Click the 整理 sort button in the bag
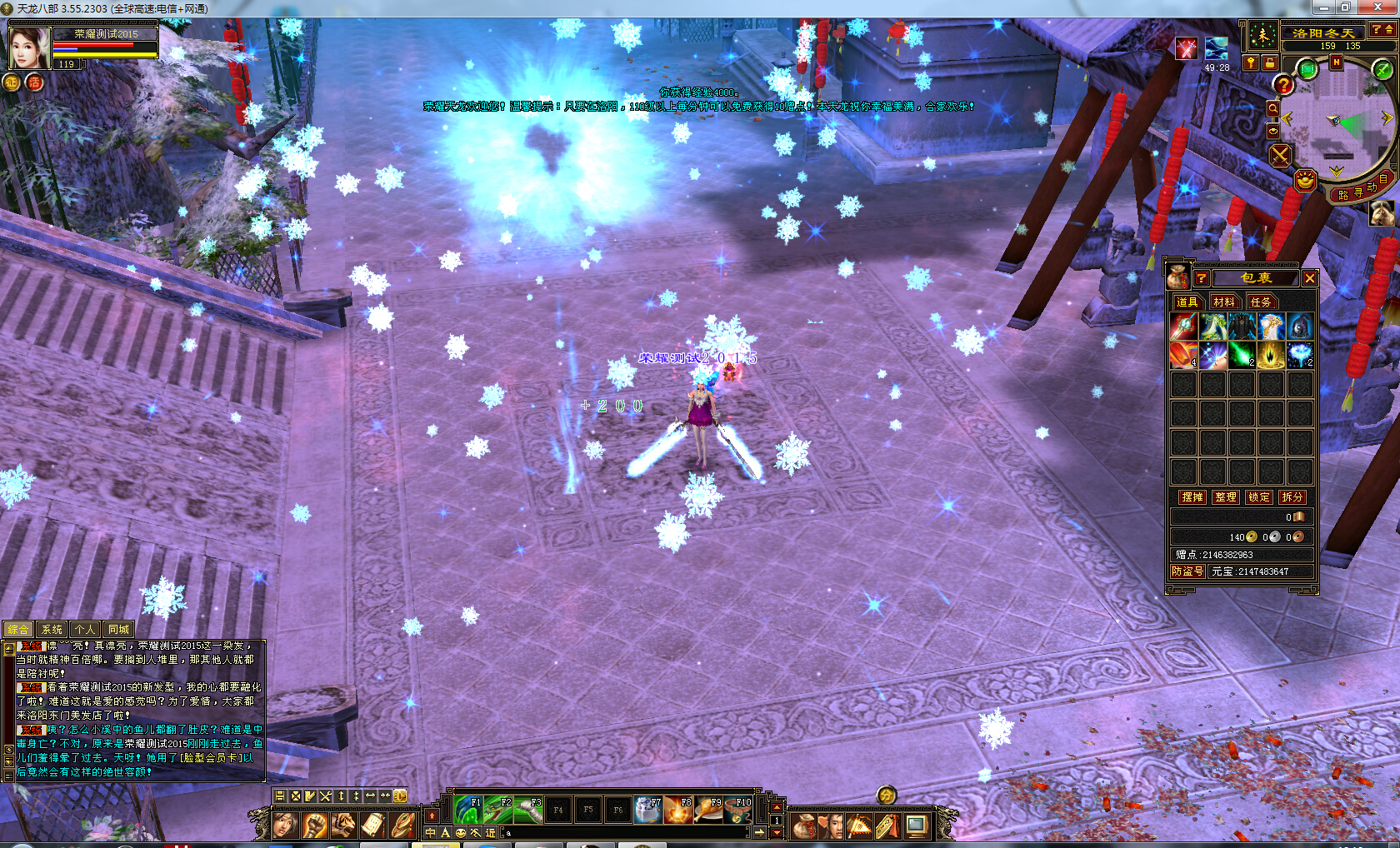 [x=1225, y=496]
